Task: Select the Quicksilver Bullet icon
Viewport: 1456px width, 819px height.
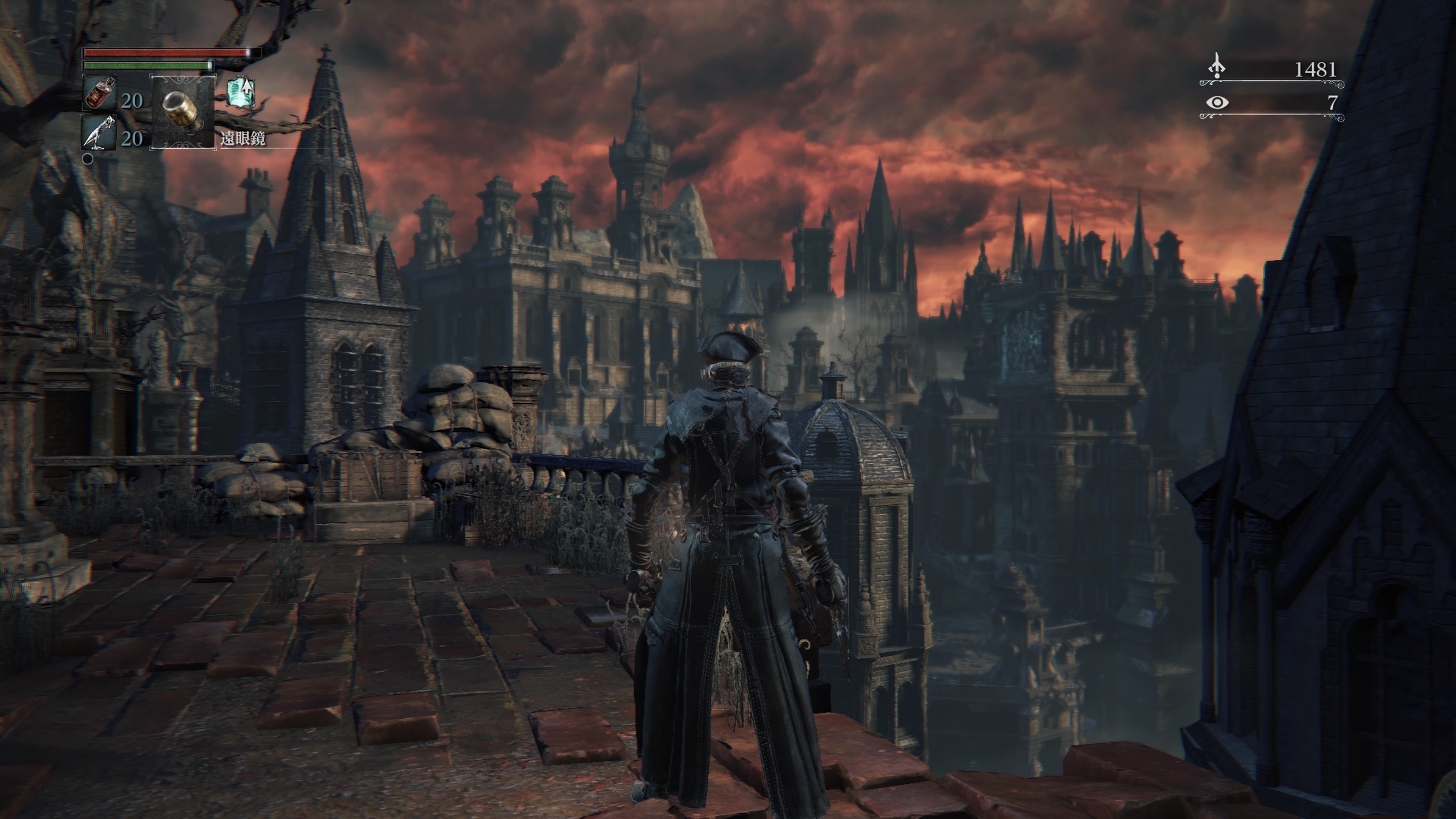Action: pos(99,132)
